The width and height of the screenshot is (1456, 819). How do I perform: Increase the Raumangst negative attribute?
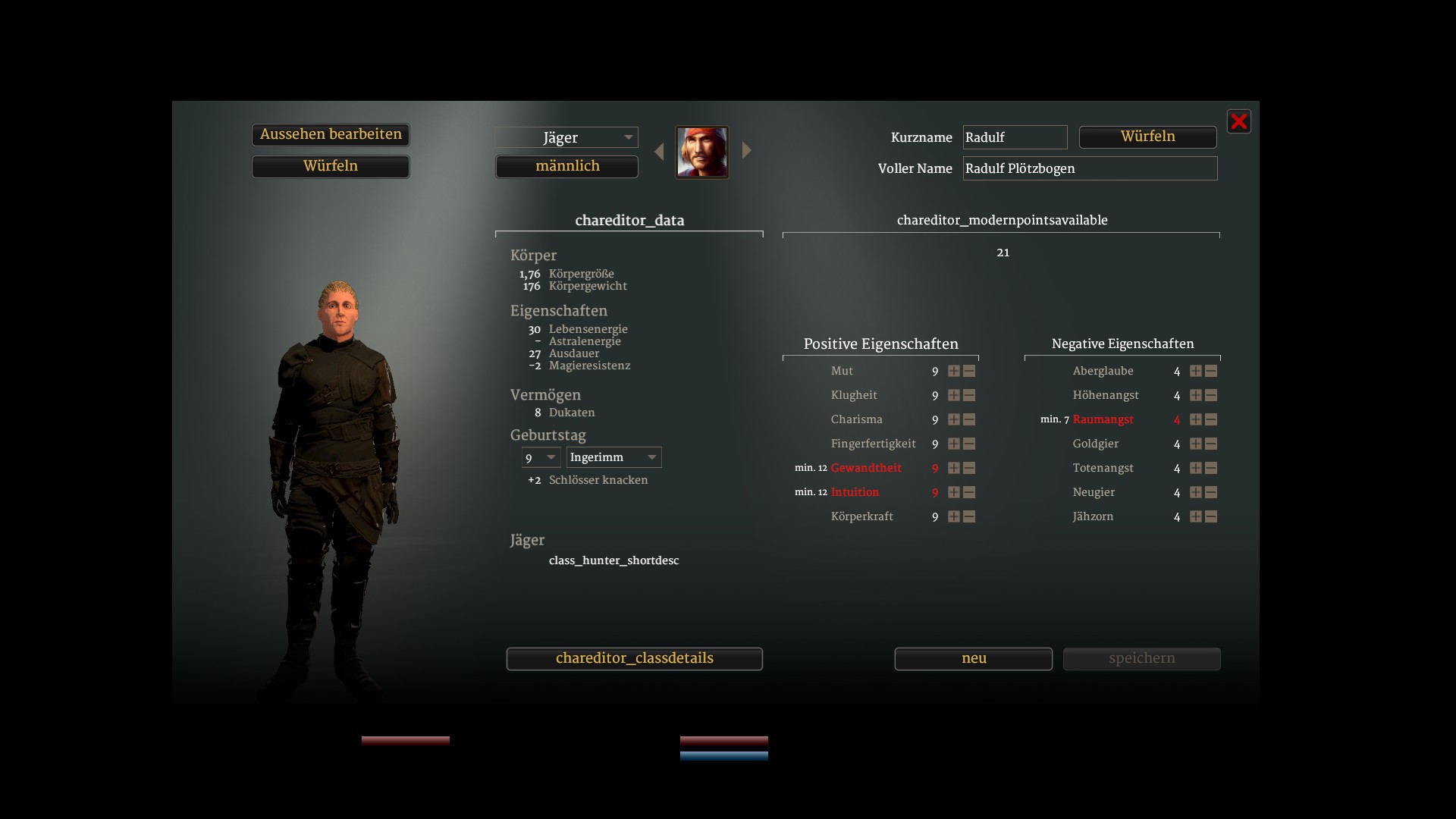click(1196, 419)
